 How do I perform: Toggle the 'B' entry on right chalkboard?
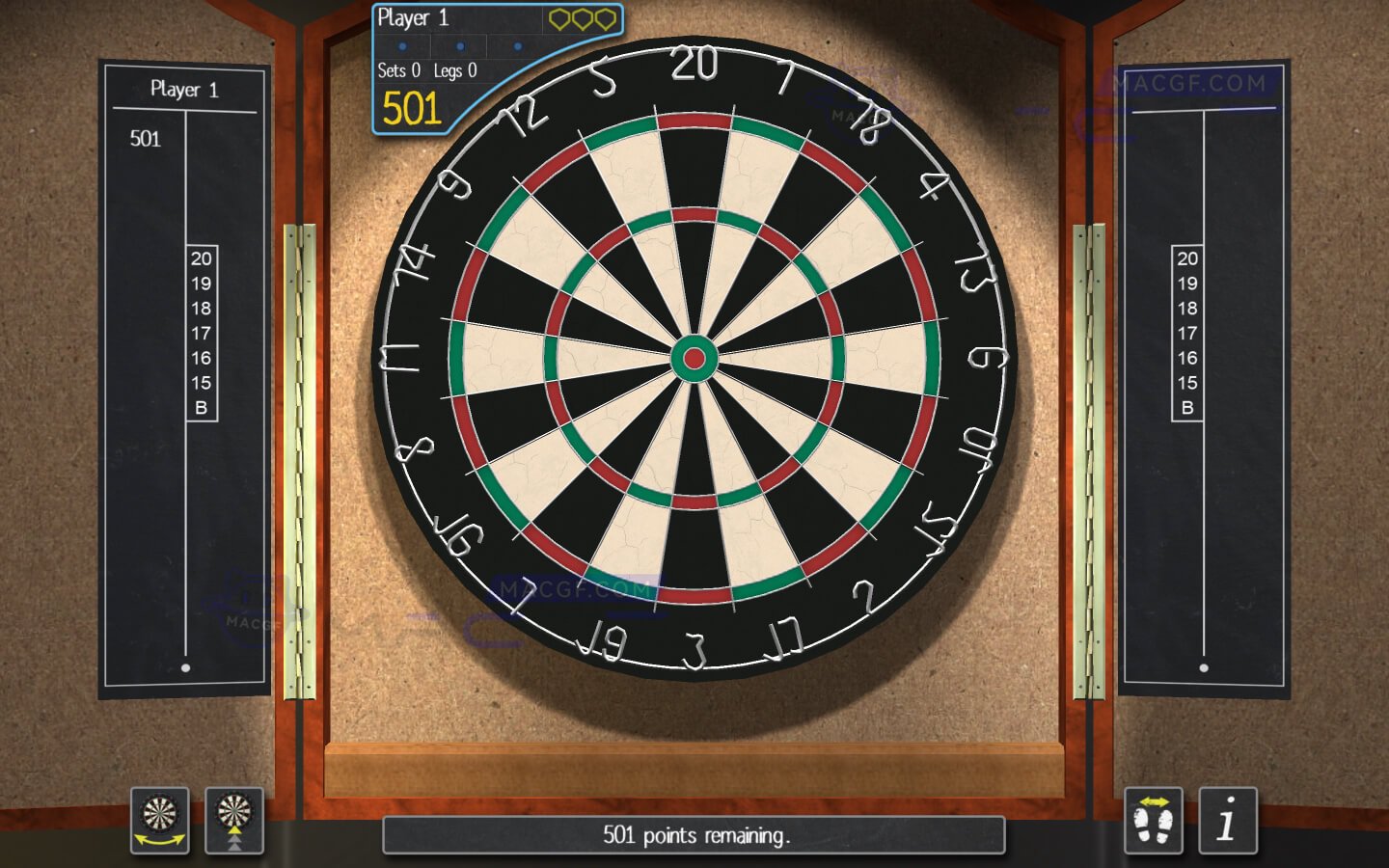click(x=1186, y=408)
